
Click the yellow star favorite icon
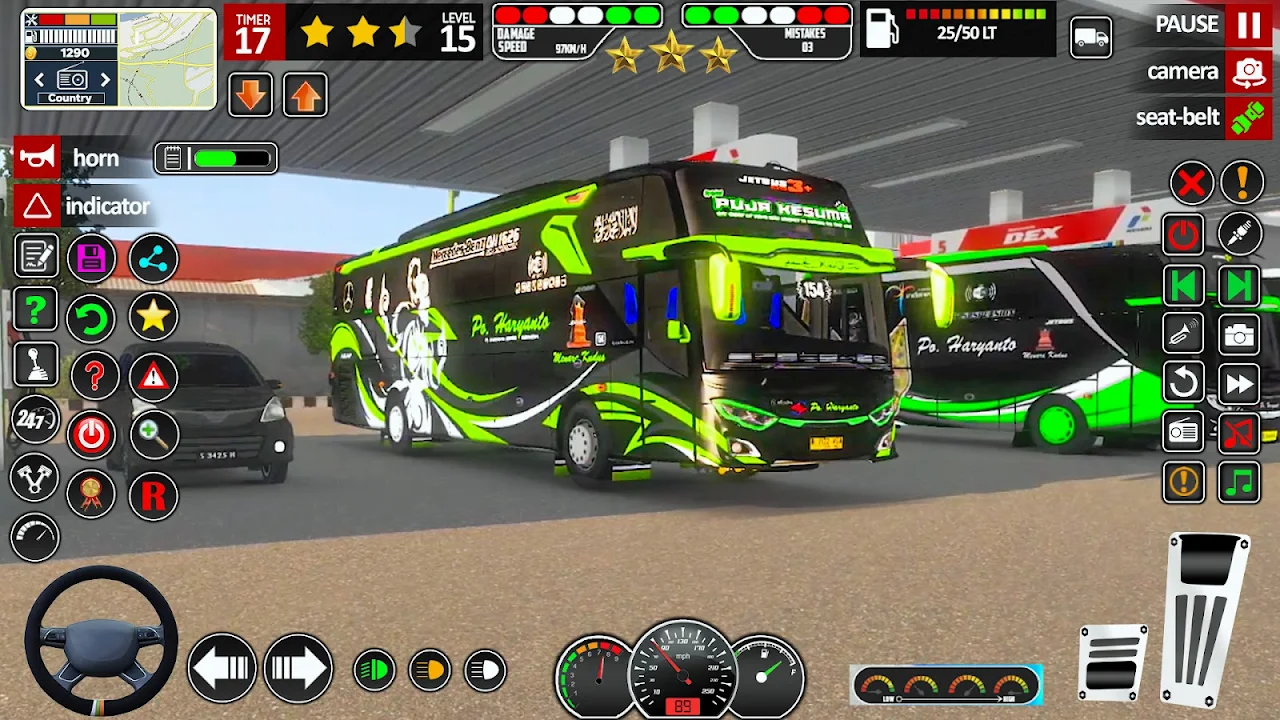pos(153,317)
